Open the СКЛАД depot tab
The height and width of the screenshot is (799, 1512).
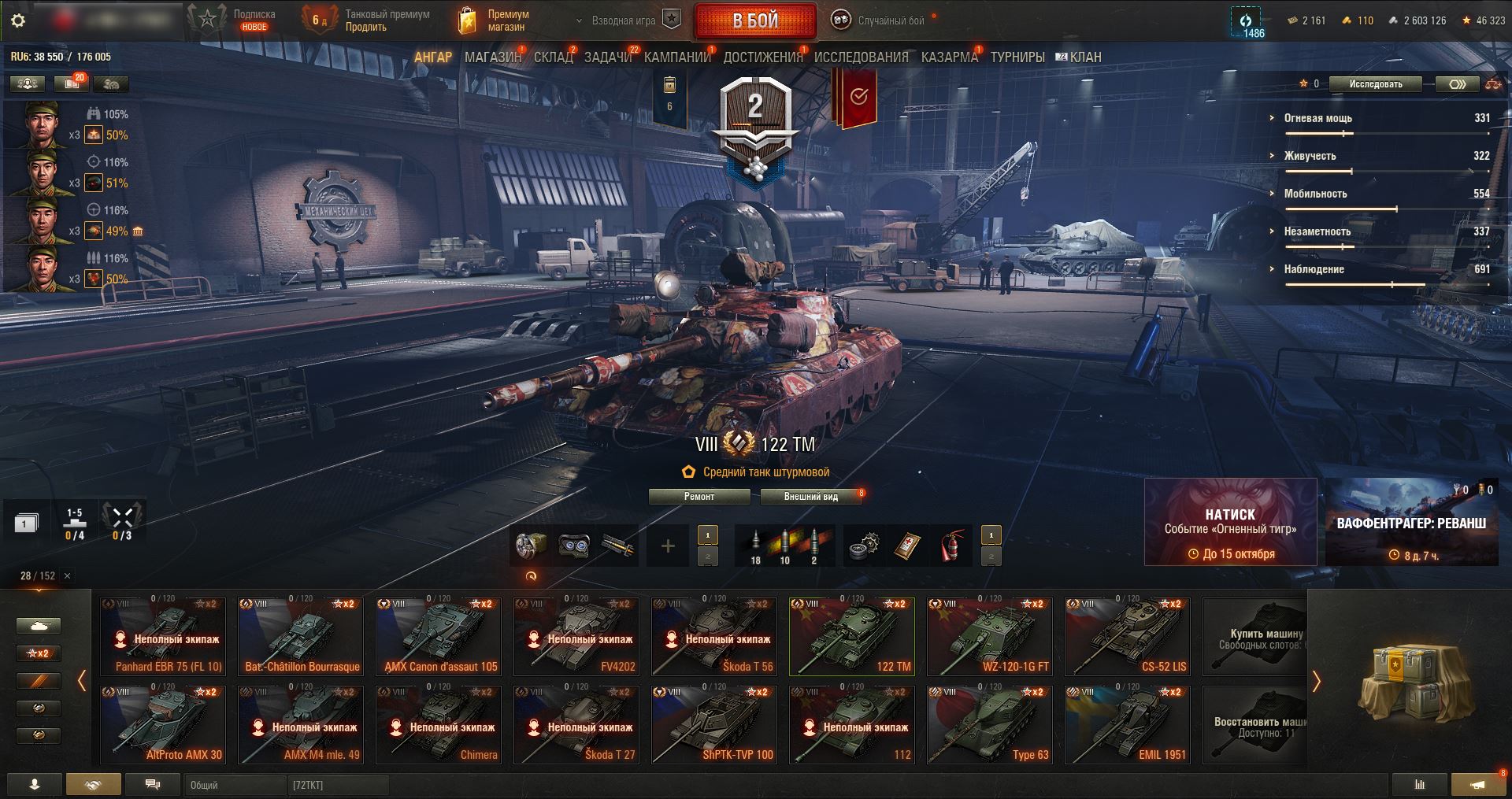pos(553,57)
